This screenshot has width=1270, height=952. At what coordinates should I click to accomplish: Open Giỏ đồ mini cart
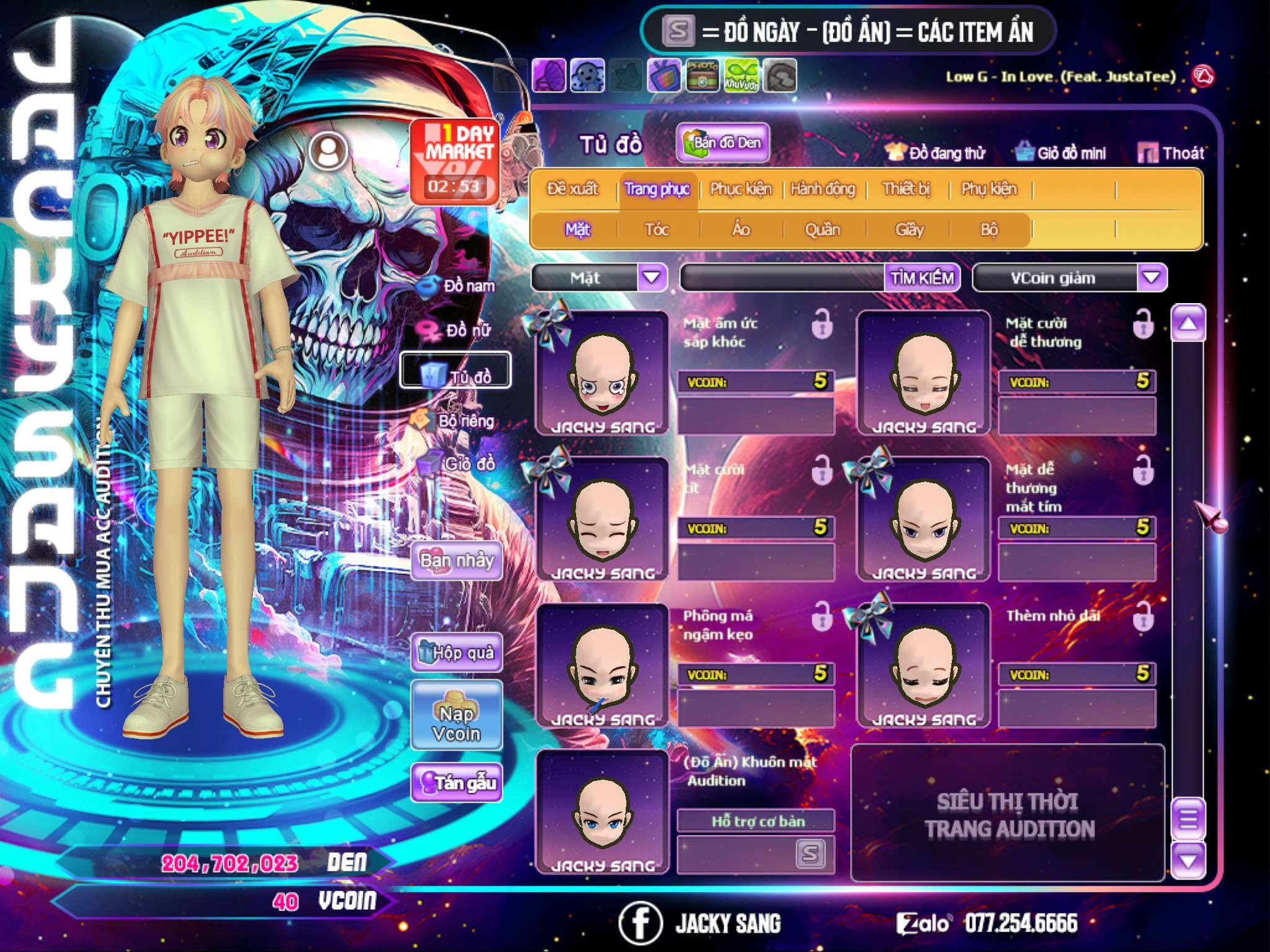coord(1061,153)
